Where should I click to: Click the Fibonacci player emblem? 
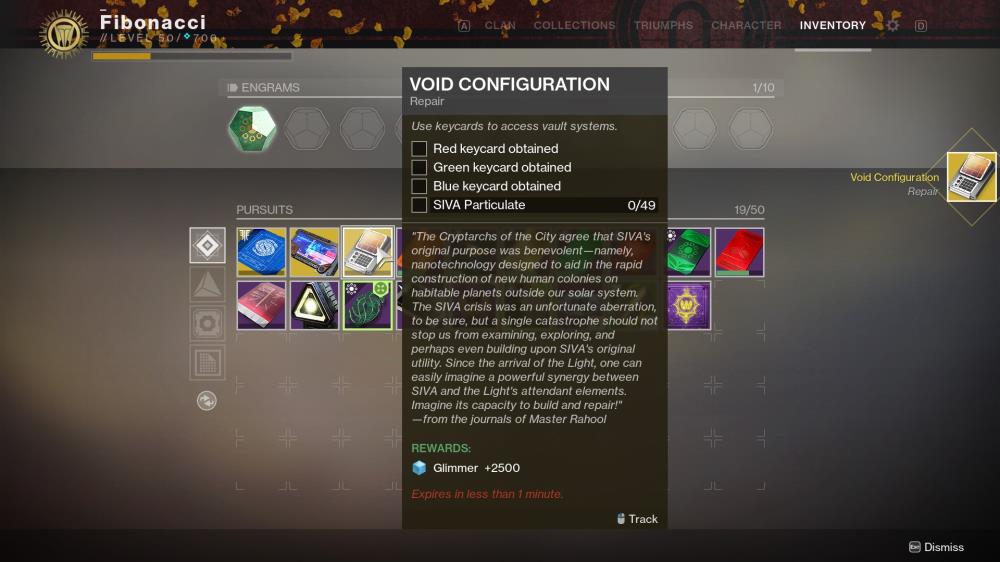click(64, 33)
